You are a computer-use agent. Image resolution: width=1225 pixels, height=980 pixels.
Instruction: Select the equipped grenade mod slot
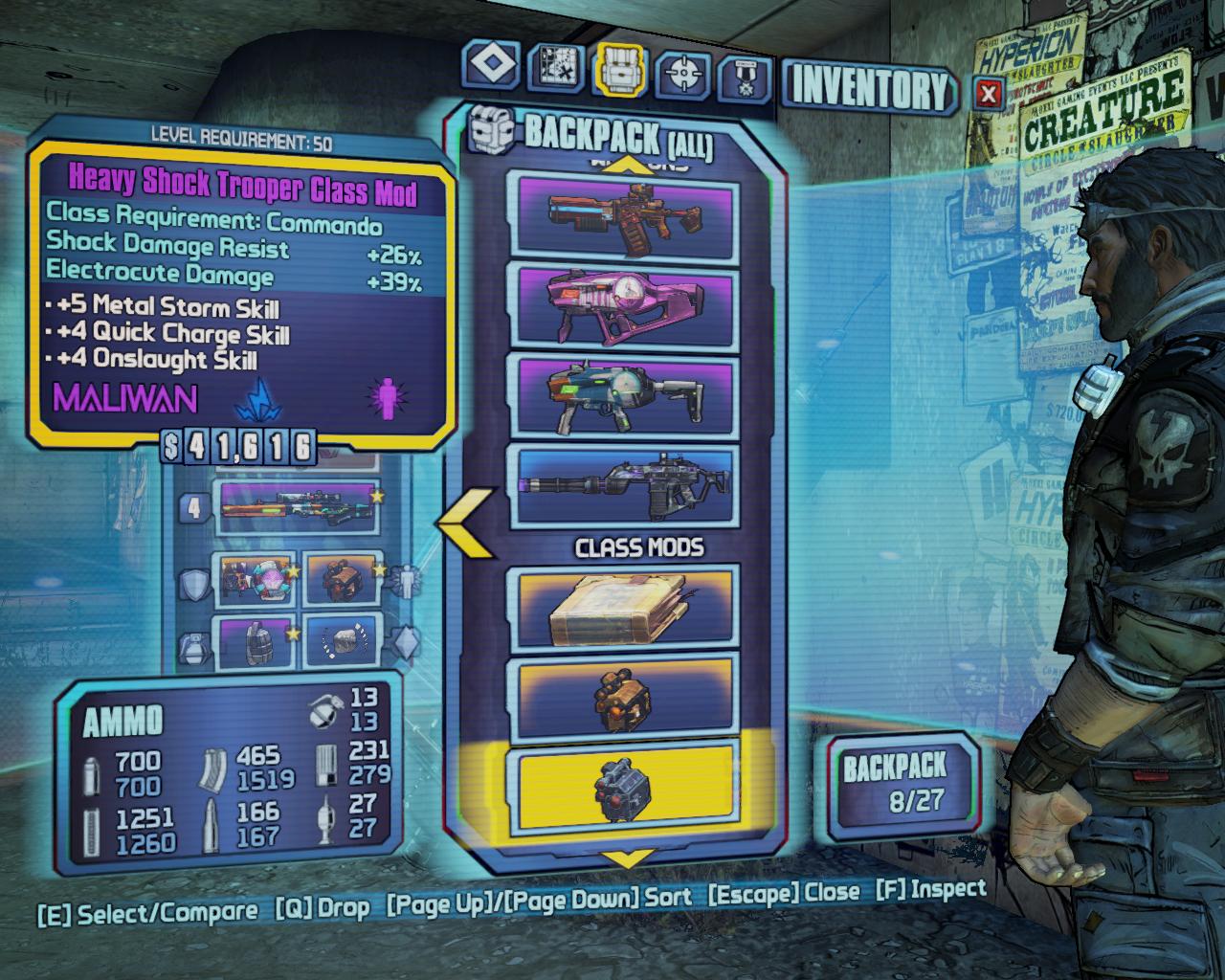[x=255, y=641]
